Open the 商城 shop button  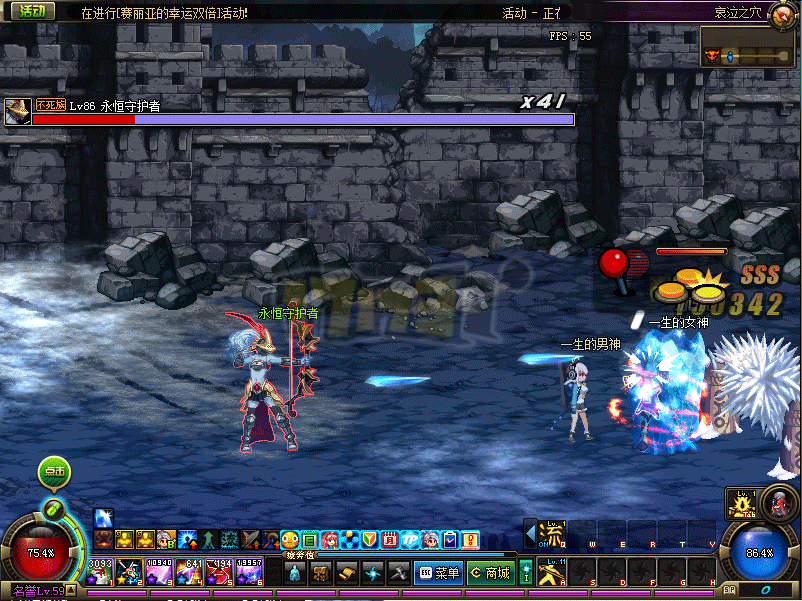pyautogui.click(x=490, y=573)
